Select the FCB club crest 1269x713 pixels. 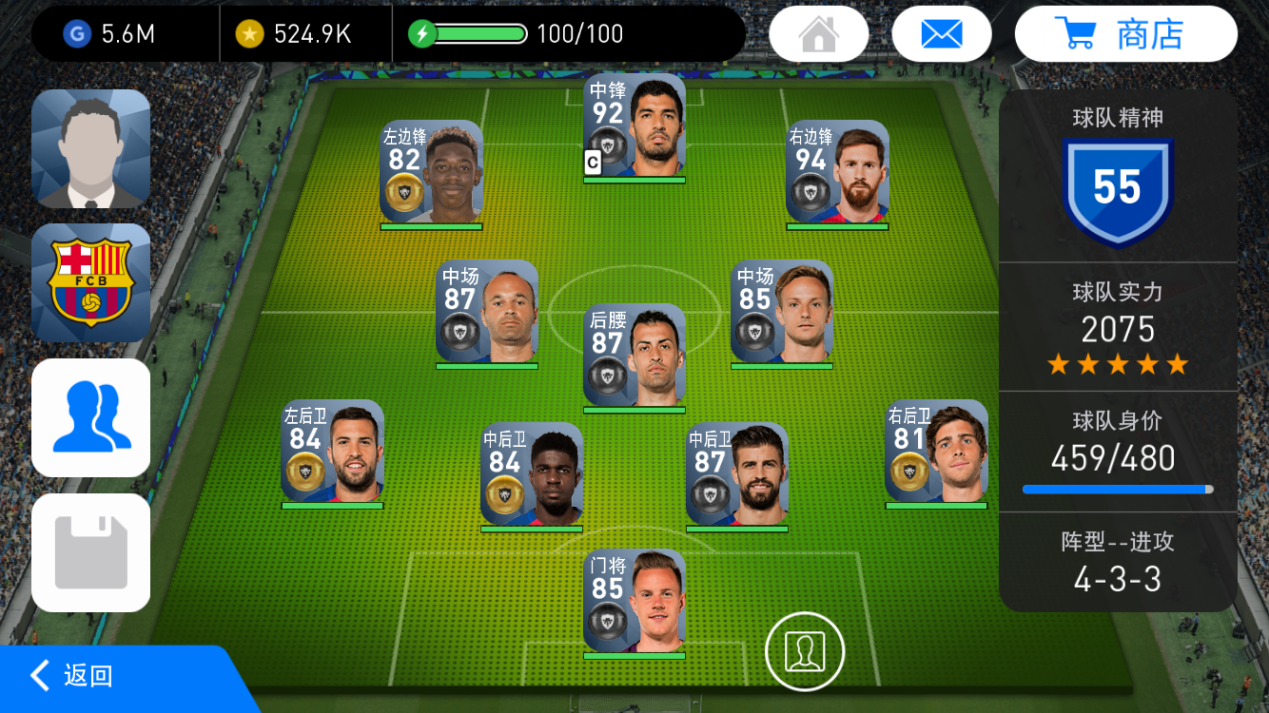point(91,282)
